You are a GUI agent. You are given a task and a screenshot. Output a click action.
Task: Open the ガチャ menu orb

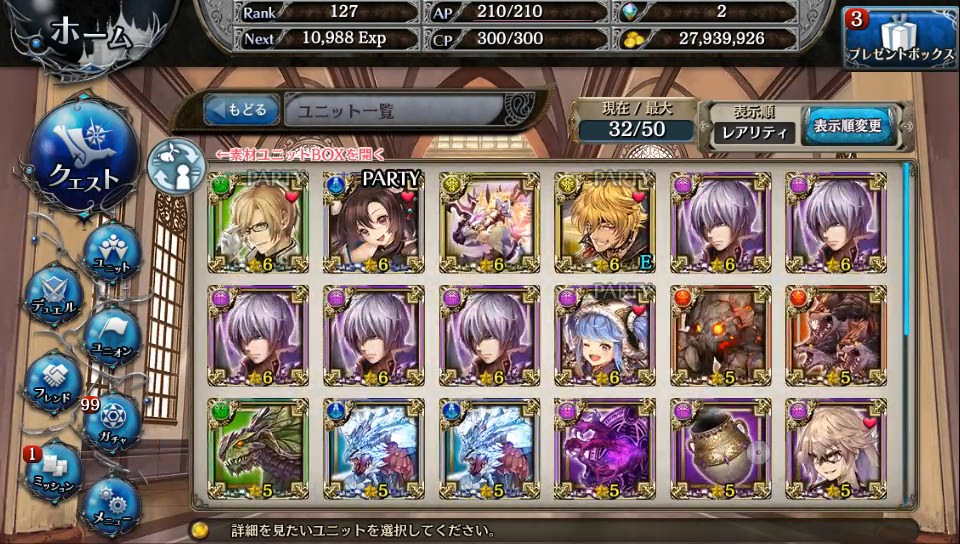[x=110, y=423]
